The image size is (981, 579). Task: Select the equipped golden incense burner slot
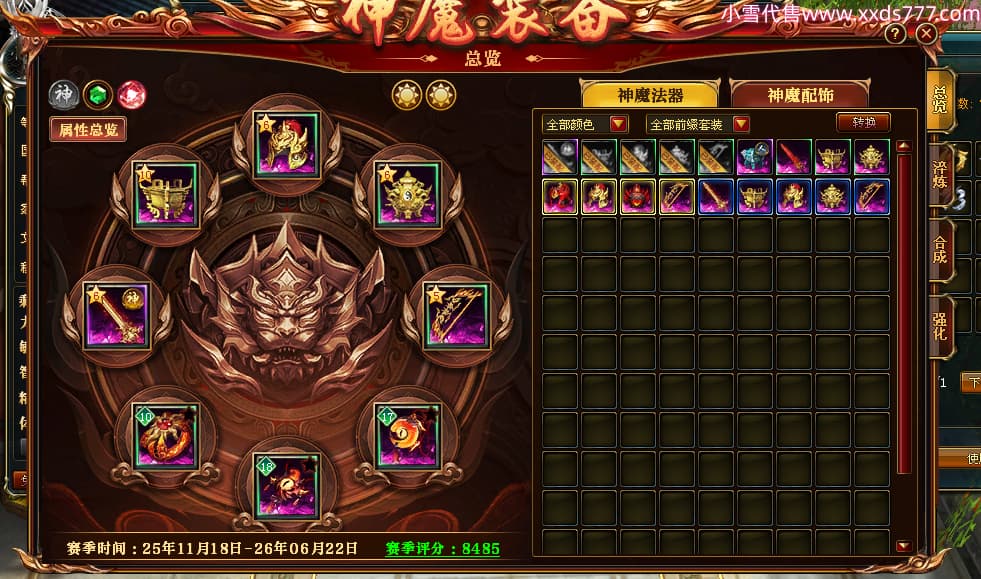pos(409,193)
